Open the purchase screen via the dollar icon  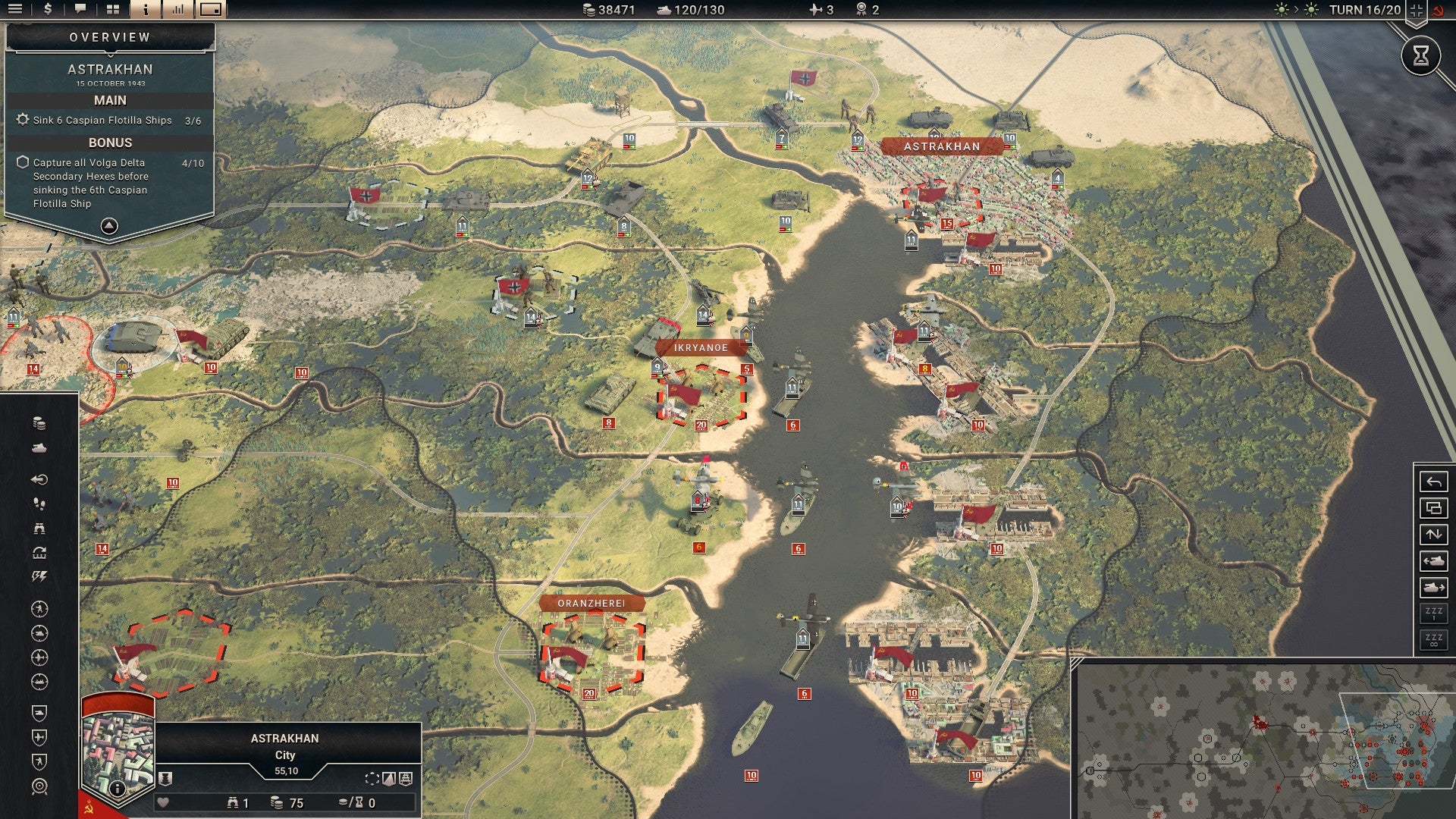(x=48, y=11)
